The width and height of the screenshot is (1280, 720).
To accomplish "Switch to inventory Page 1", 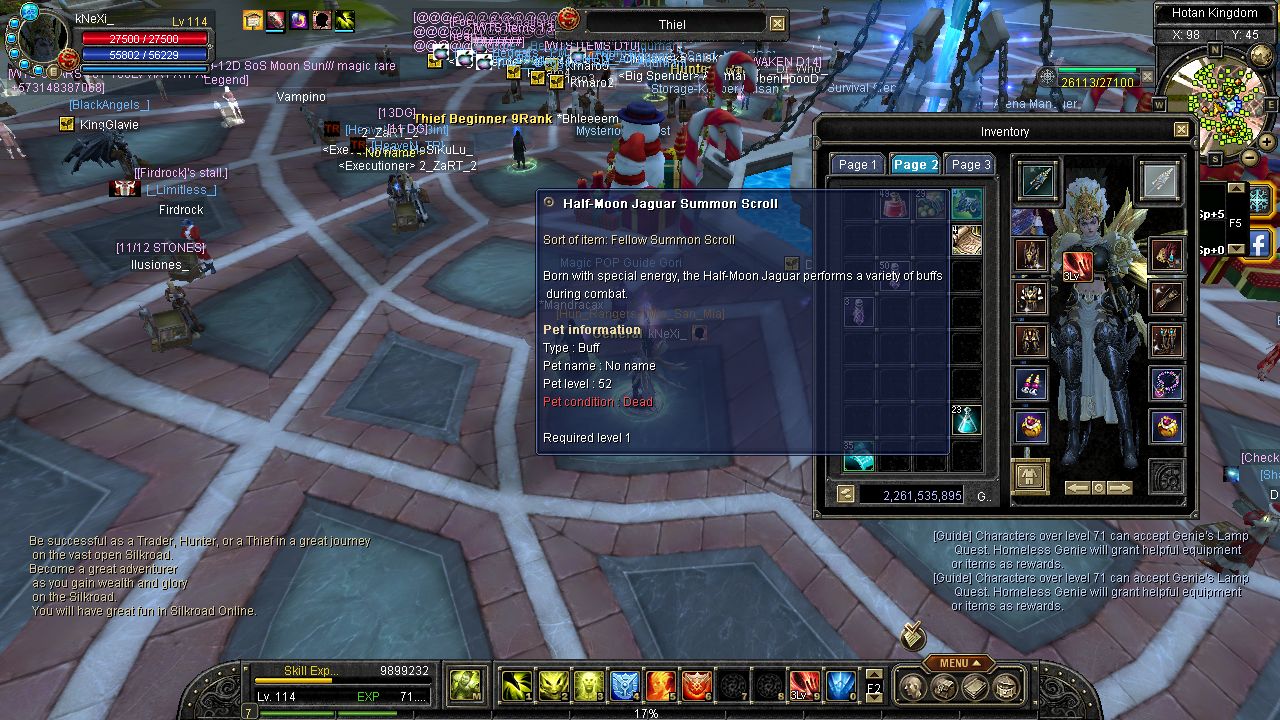I will pos(857,165).
